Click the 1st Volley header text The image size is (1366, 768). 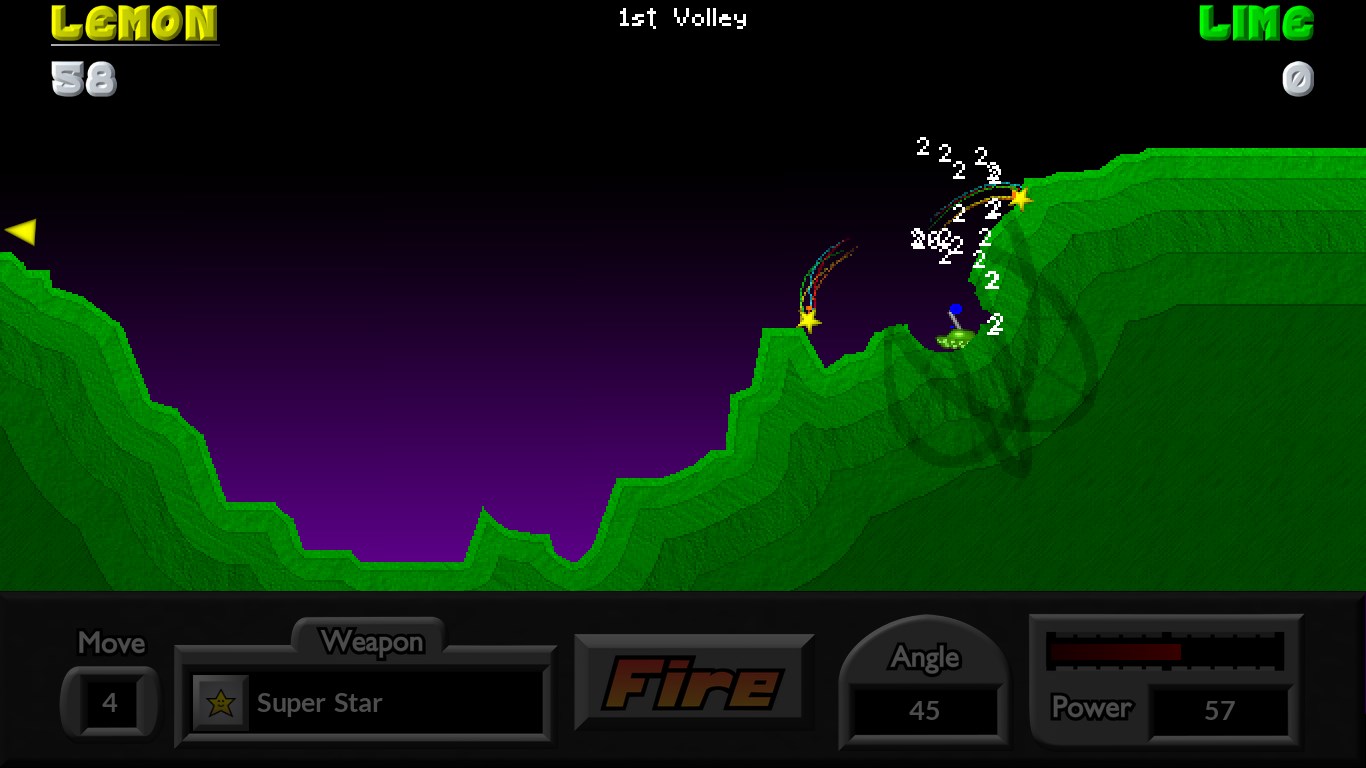pos(683,17)
